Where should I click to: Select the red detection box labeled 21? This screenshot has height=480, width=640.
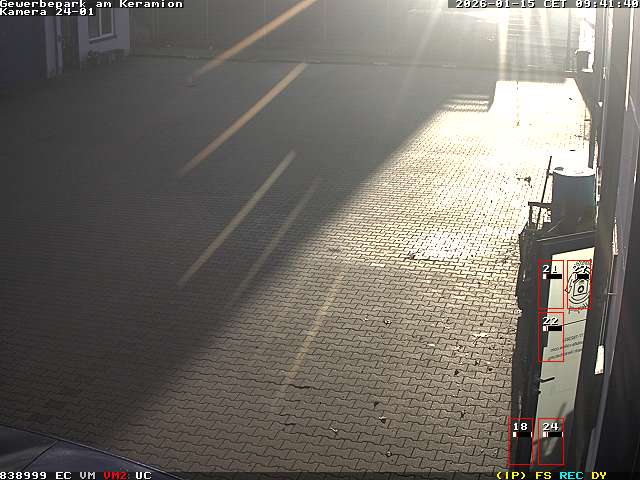coord(551,286)
